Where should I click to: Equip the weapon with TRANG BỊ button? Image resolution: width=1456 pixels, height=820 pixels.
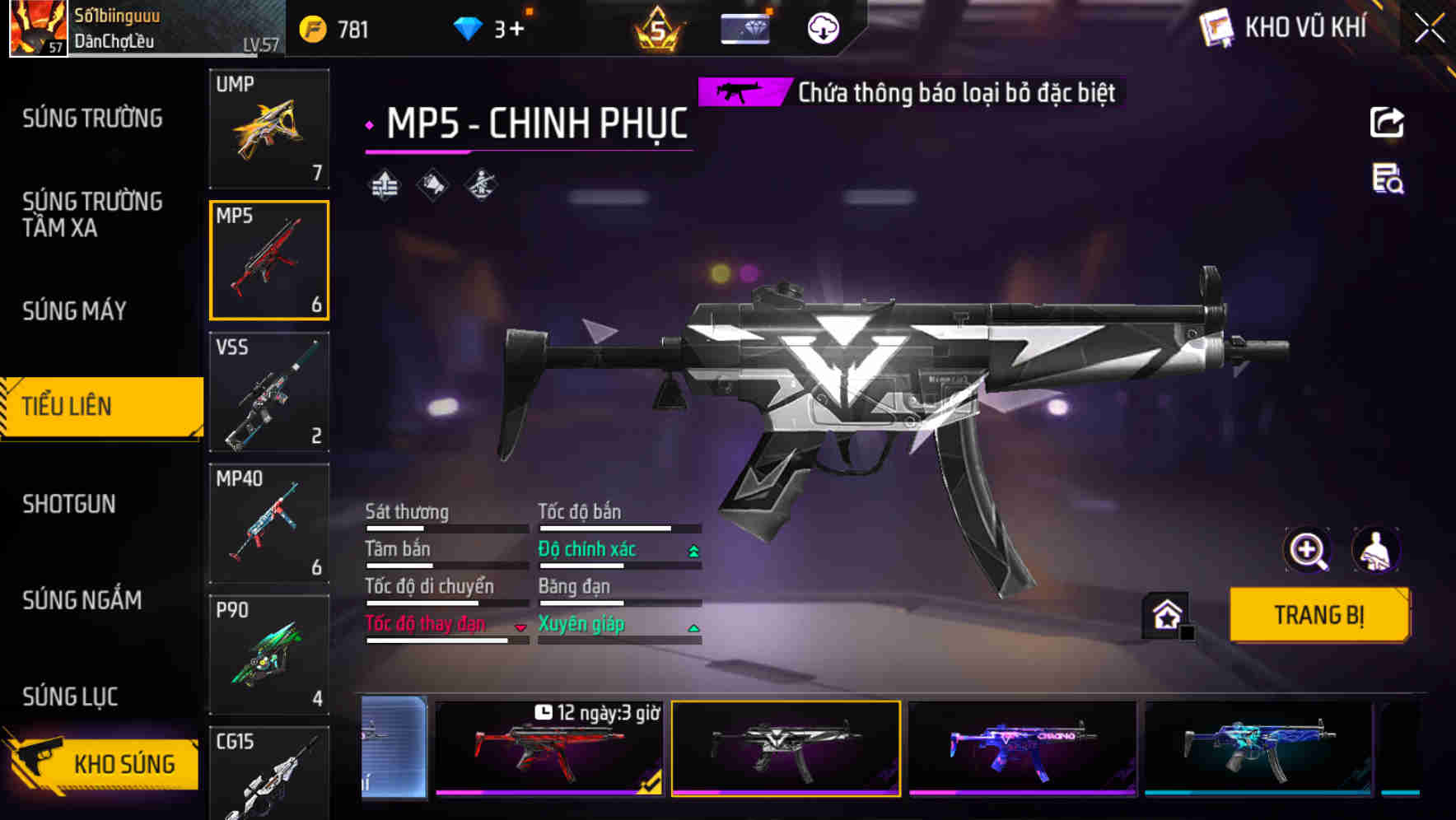pyautogui.click(x=1318, y=614)
